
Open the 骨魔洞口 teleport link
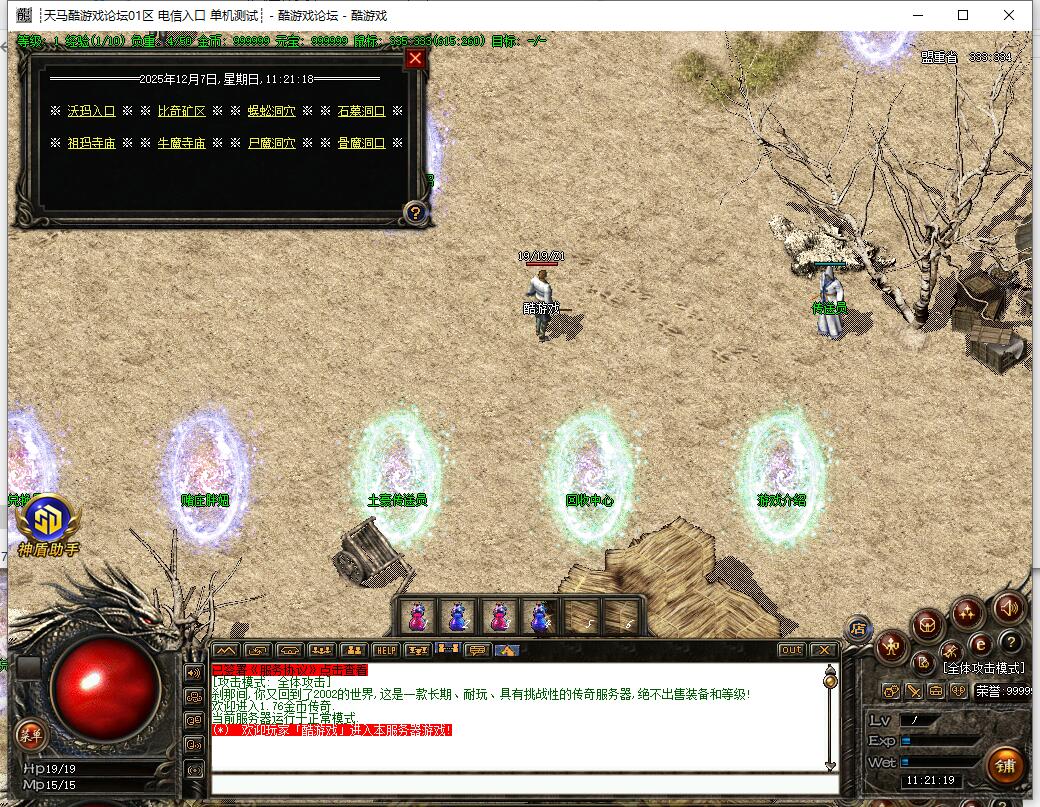point(361,143)
